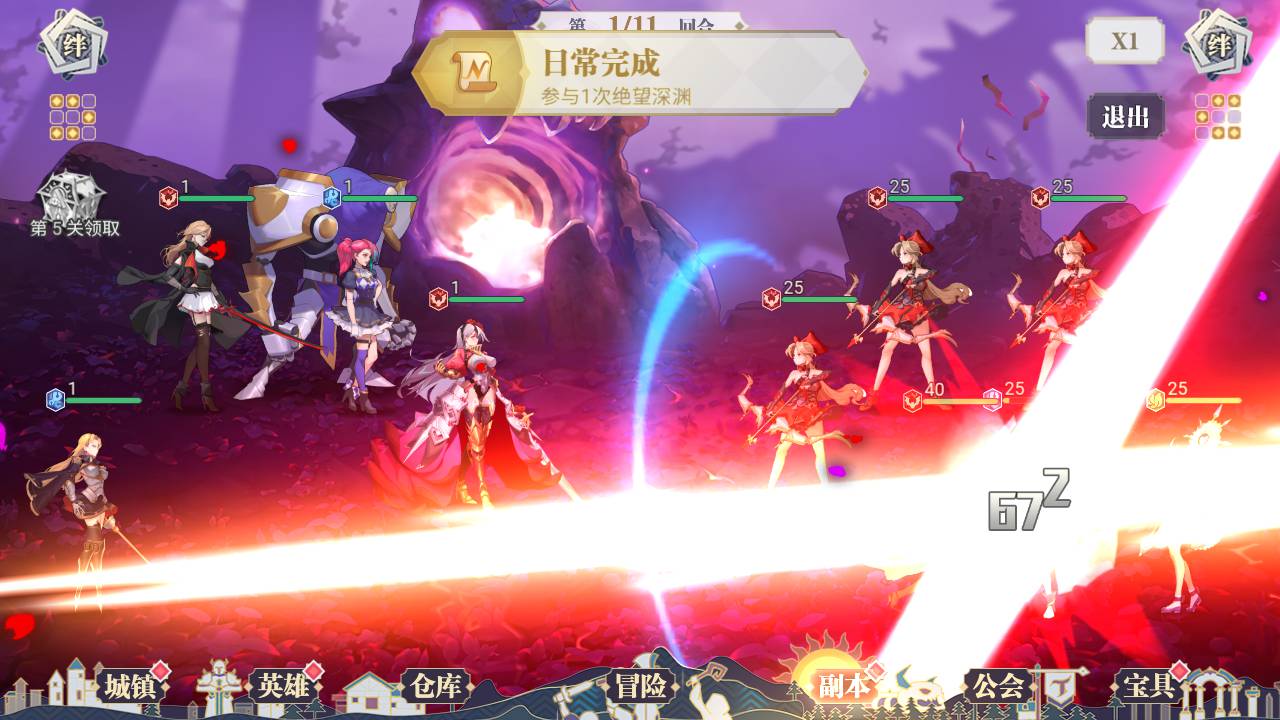Viewport: 1280px width, 720px height.
Task: Toggle the X1 battle speed button
Action: (x=1125, y=41)
